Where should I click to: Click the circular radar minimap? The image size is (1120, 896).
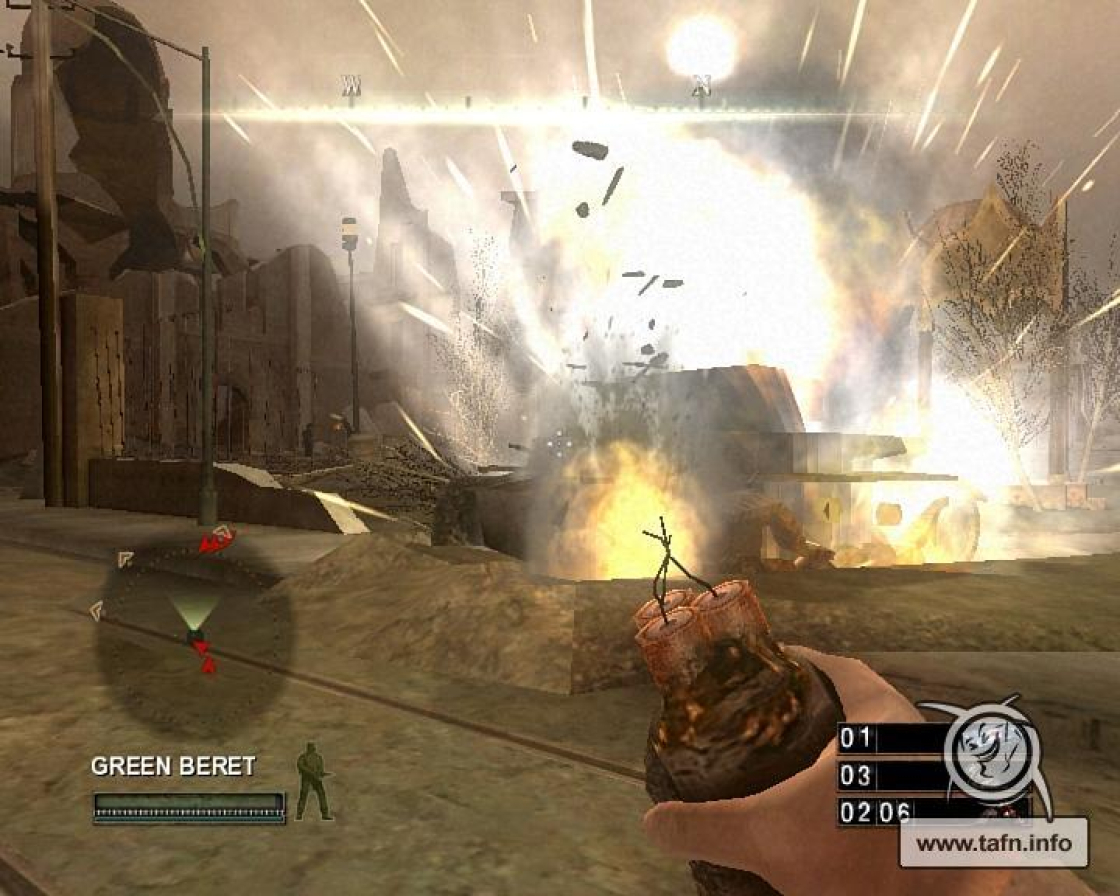(x=194, y=637)
